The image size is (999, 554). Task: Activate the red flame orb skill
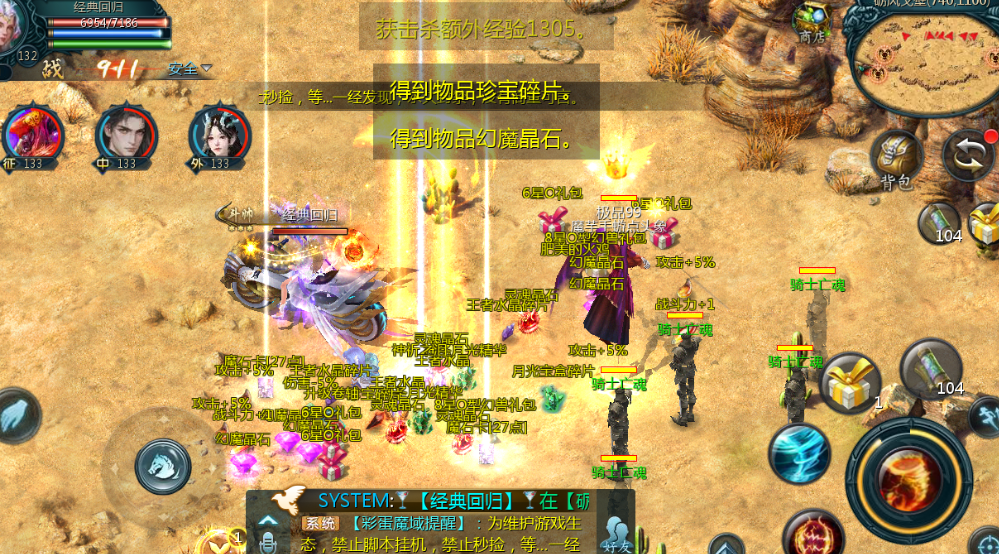[x=812, y=534]
